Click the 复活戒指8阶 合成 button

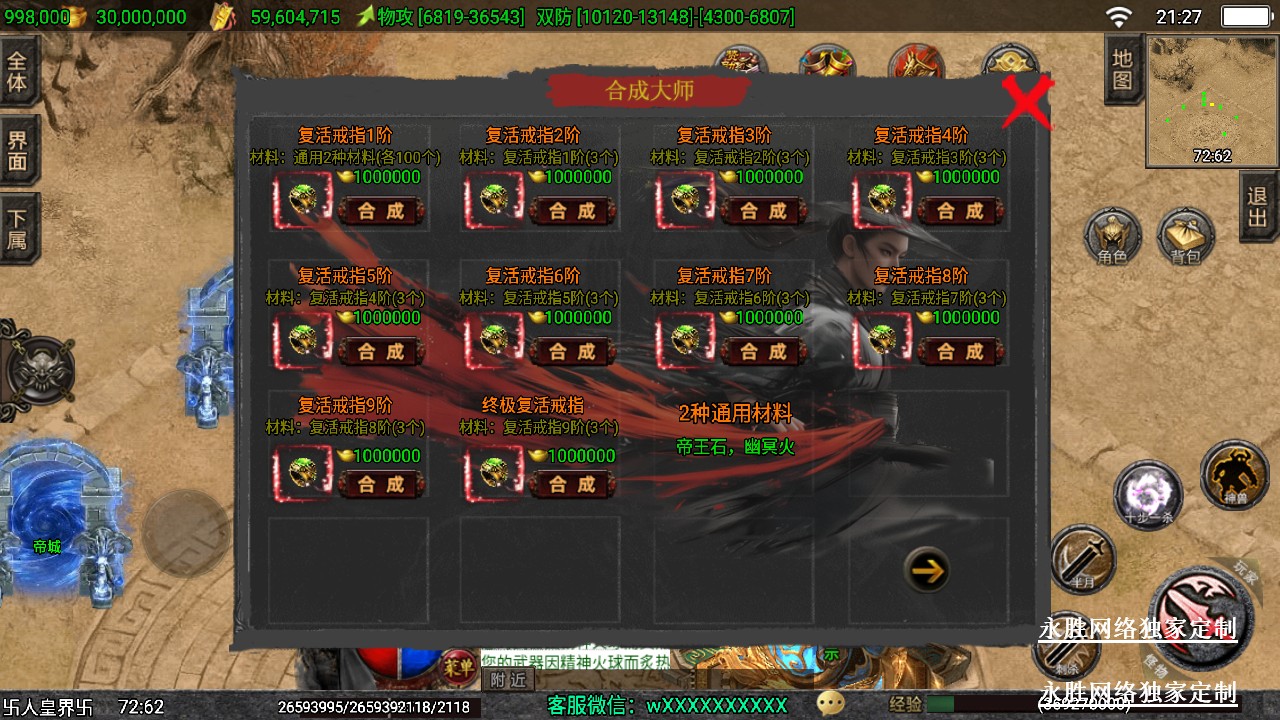[961, 352]
